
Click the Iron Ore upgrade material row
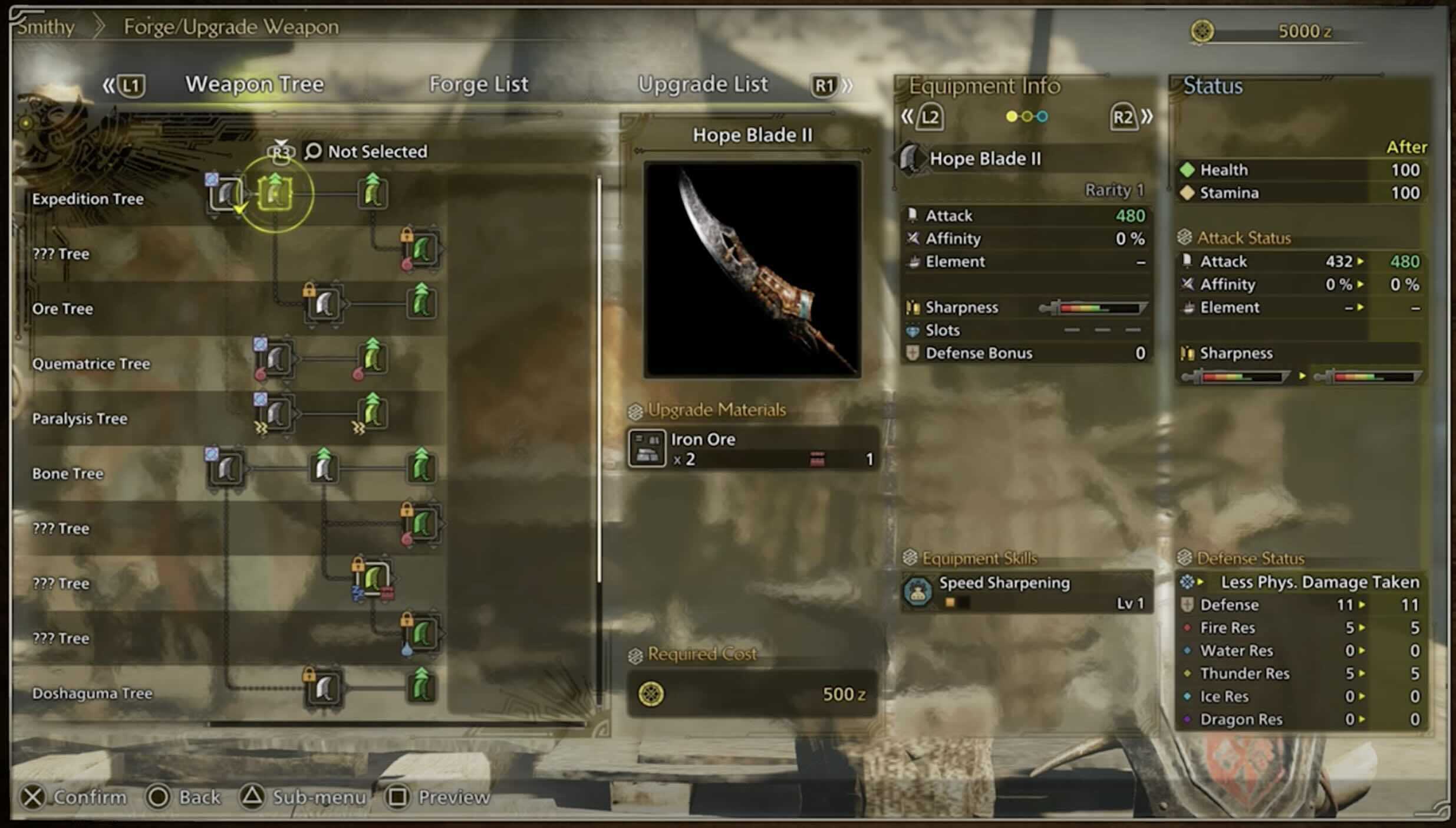pos(752,448)
